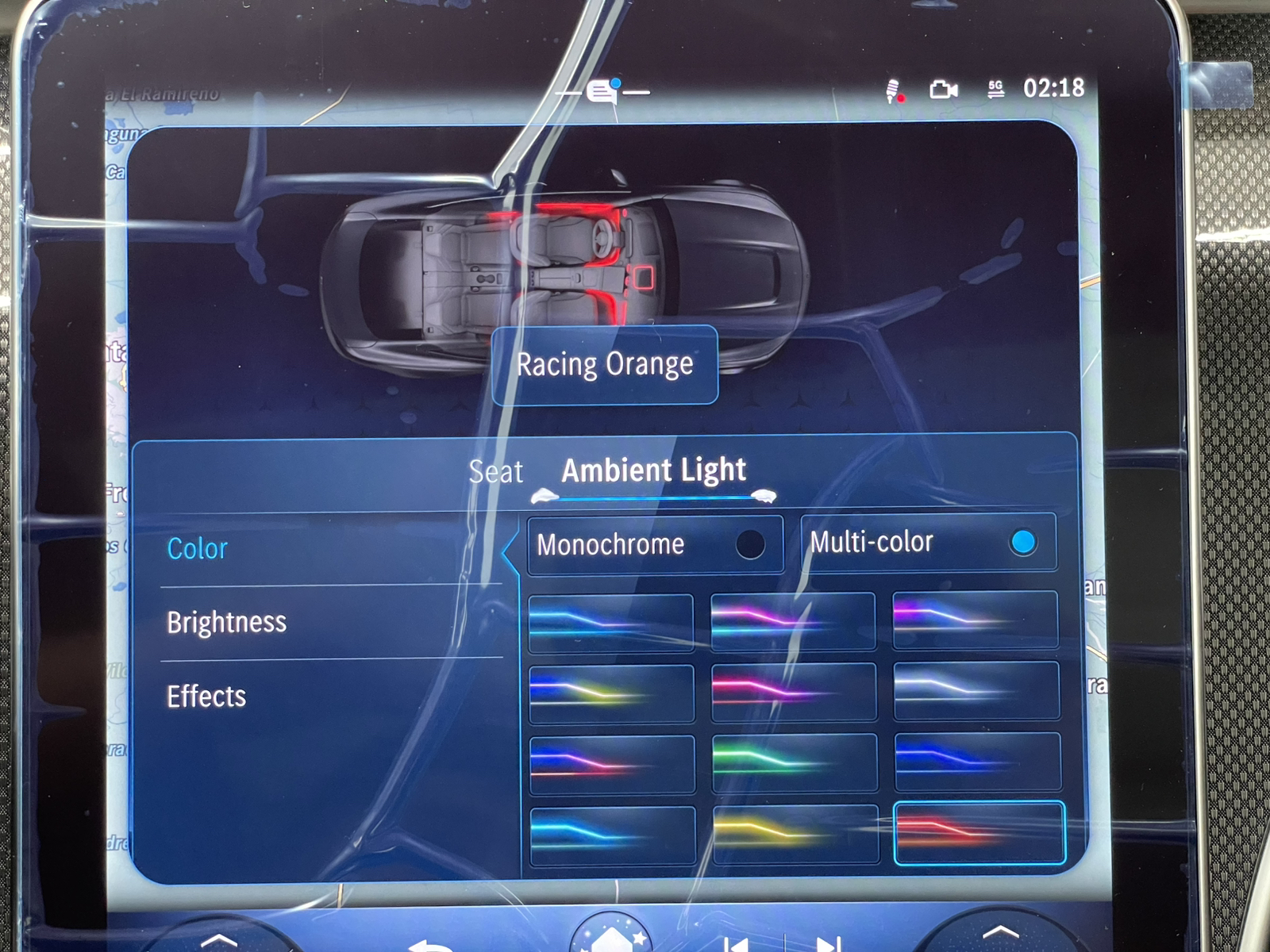Tap the 5G network indicator

click(995, 90)
